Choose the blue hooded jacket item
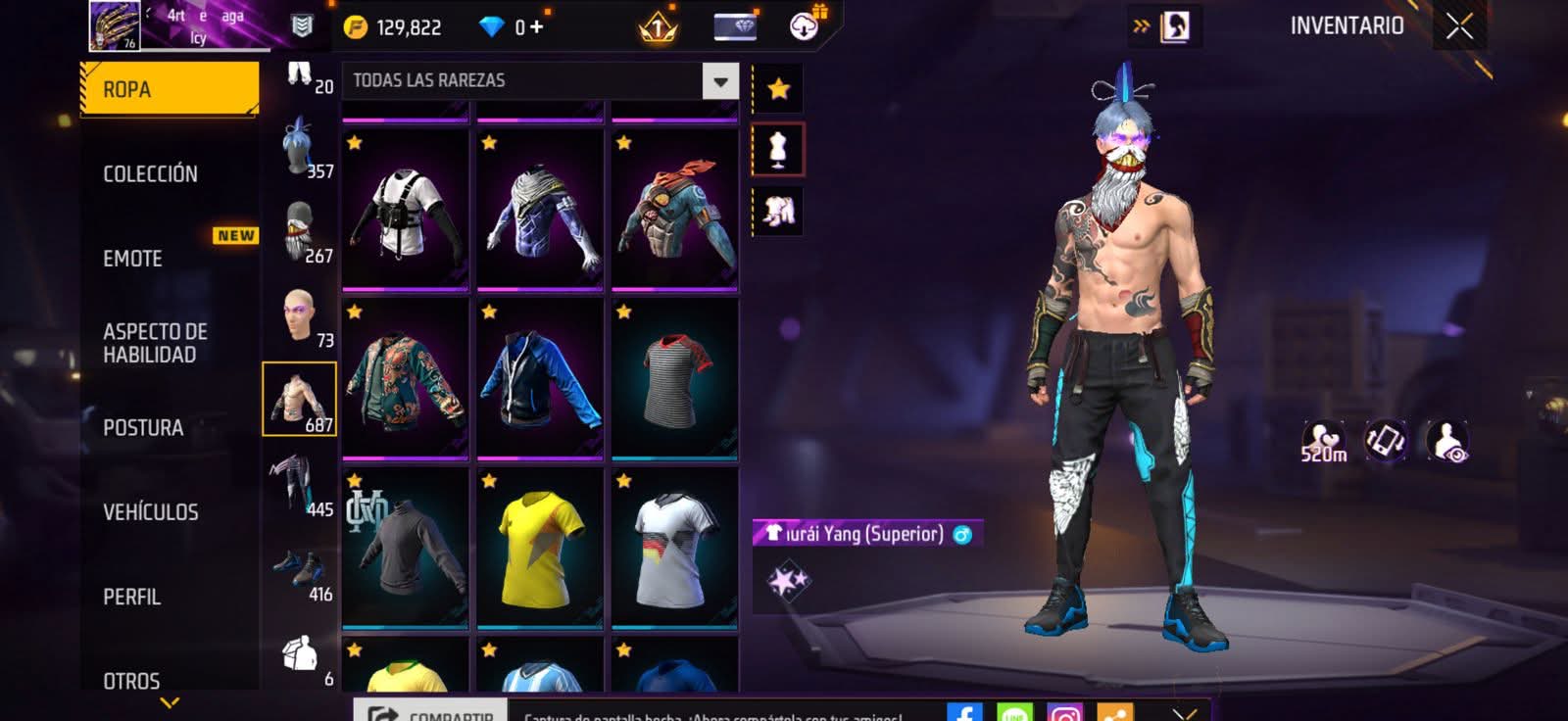Viewport: 1568px width, 721px height. pyautogui.click(x=540, y=379)
